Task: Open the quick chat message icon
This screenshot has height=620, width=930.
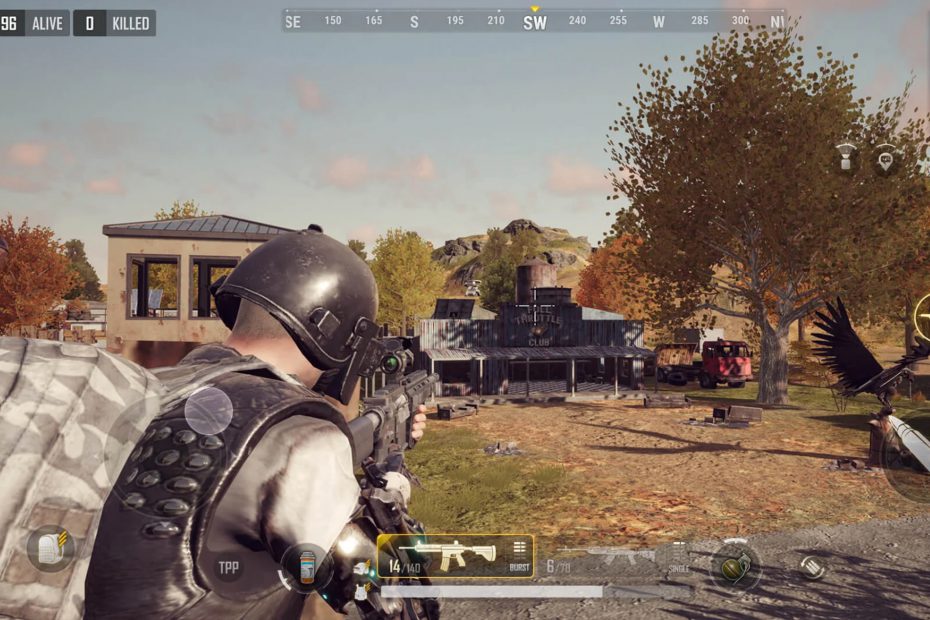Action: (x=886, y=158)
